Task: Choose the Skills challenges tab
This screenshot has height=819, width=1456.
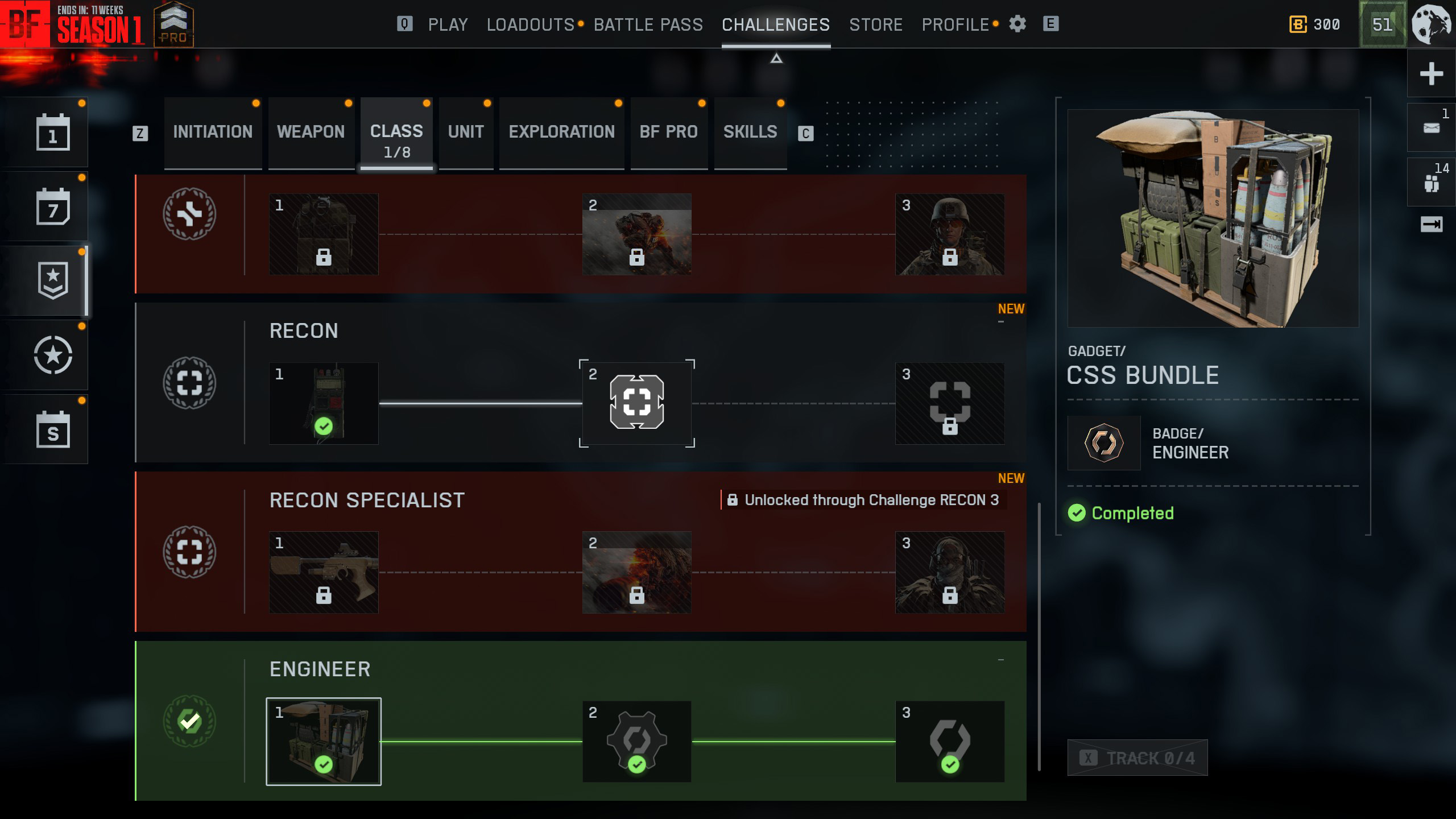Action: click(x=750, y=132)
